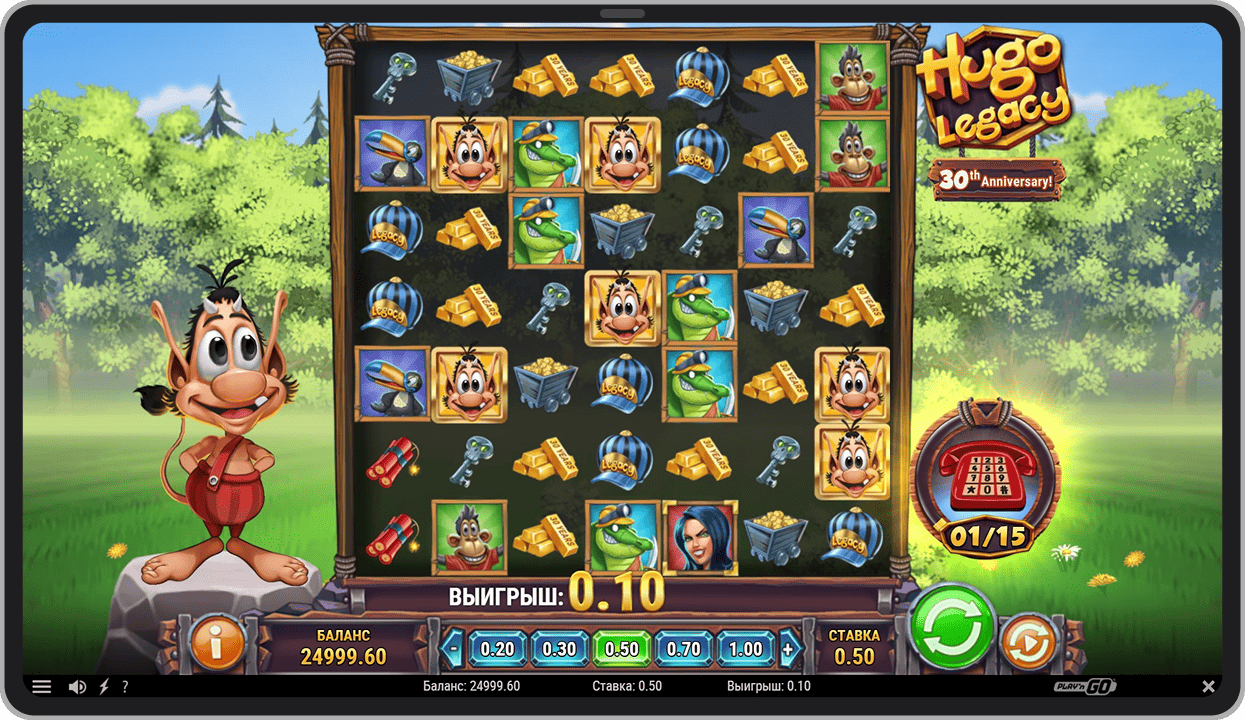Increase bet with the plus arrow
Viewport: 1245px width, 720px height.
coord(789,648)
